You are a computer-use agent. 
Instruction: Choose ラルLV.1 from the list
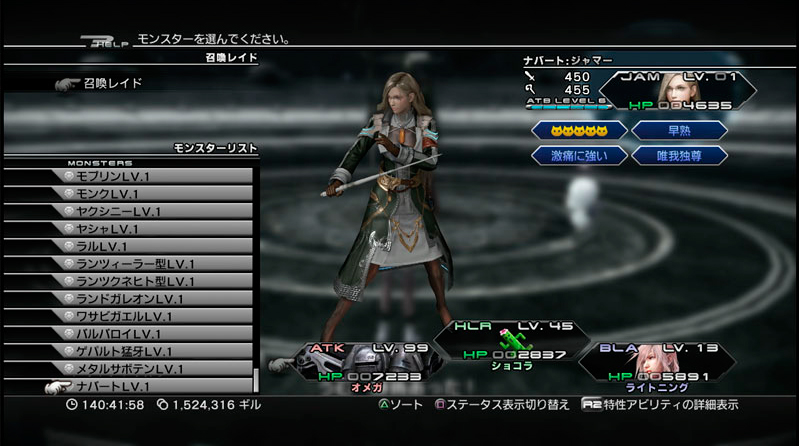tap(150, 246)
